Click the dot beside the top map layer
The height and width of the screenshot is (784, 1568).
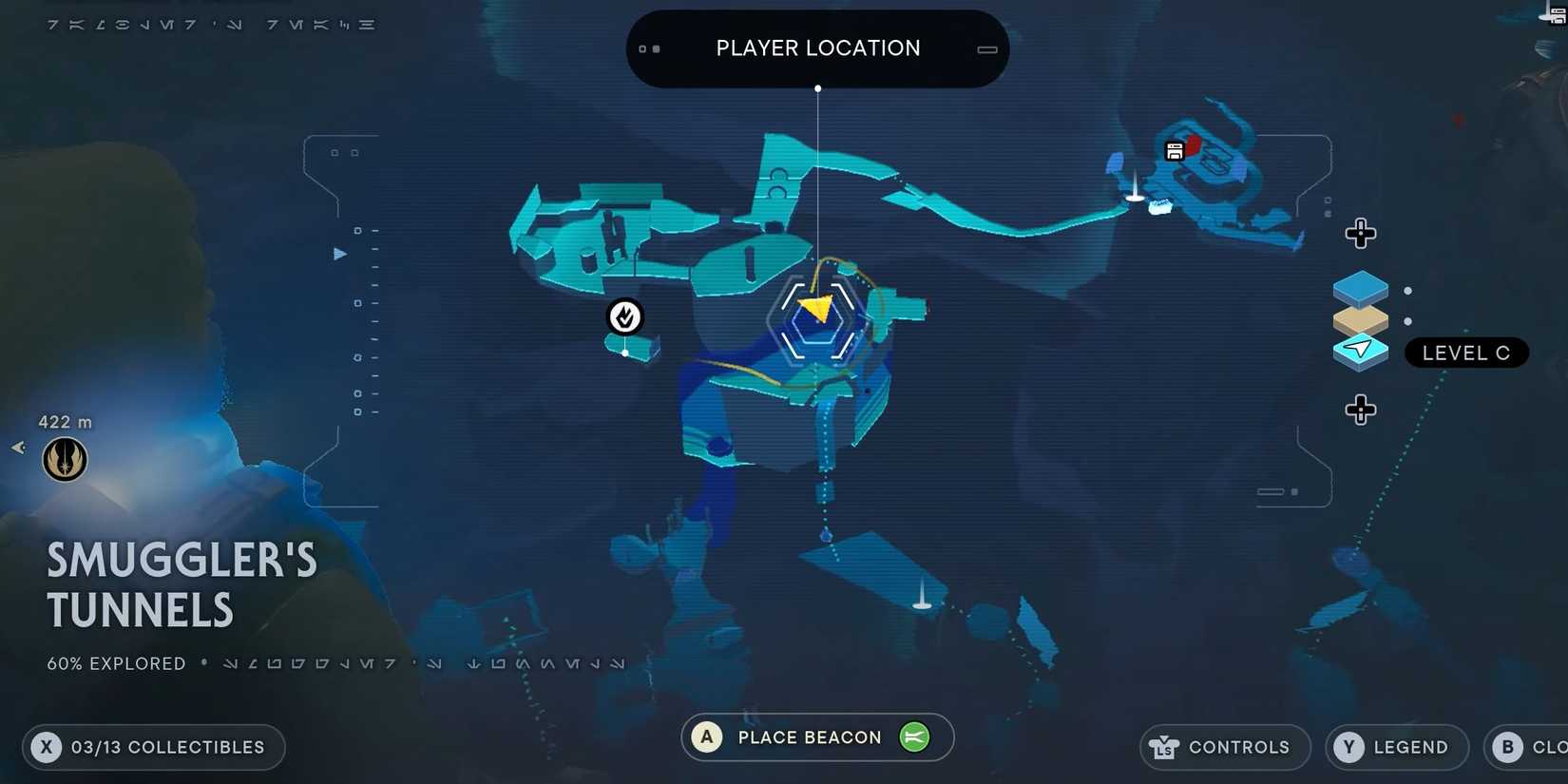pyautogui.click(x=1407, y=291)
